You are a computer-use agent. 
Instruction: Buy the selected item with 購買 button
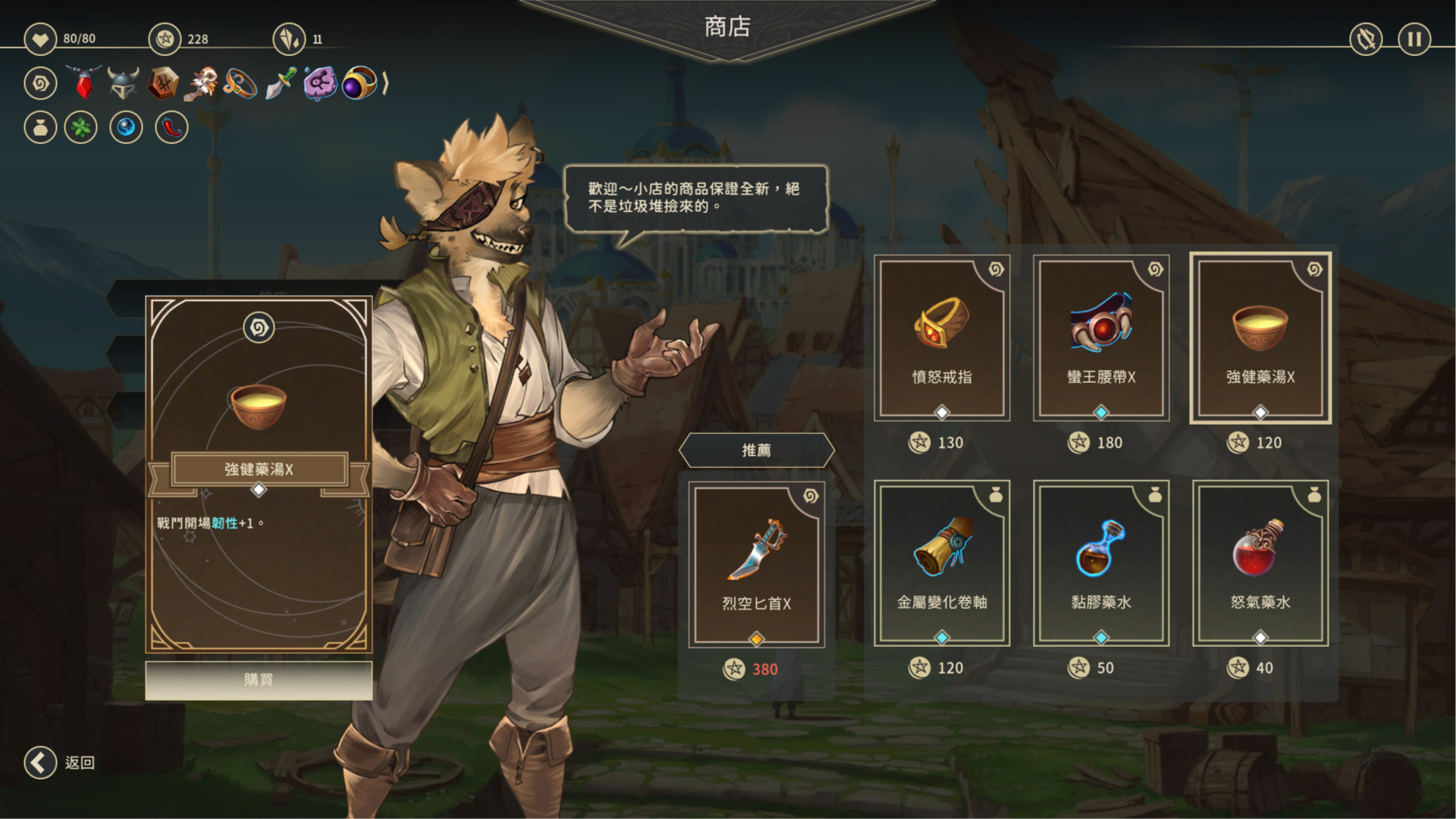(x=259, y=679)
